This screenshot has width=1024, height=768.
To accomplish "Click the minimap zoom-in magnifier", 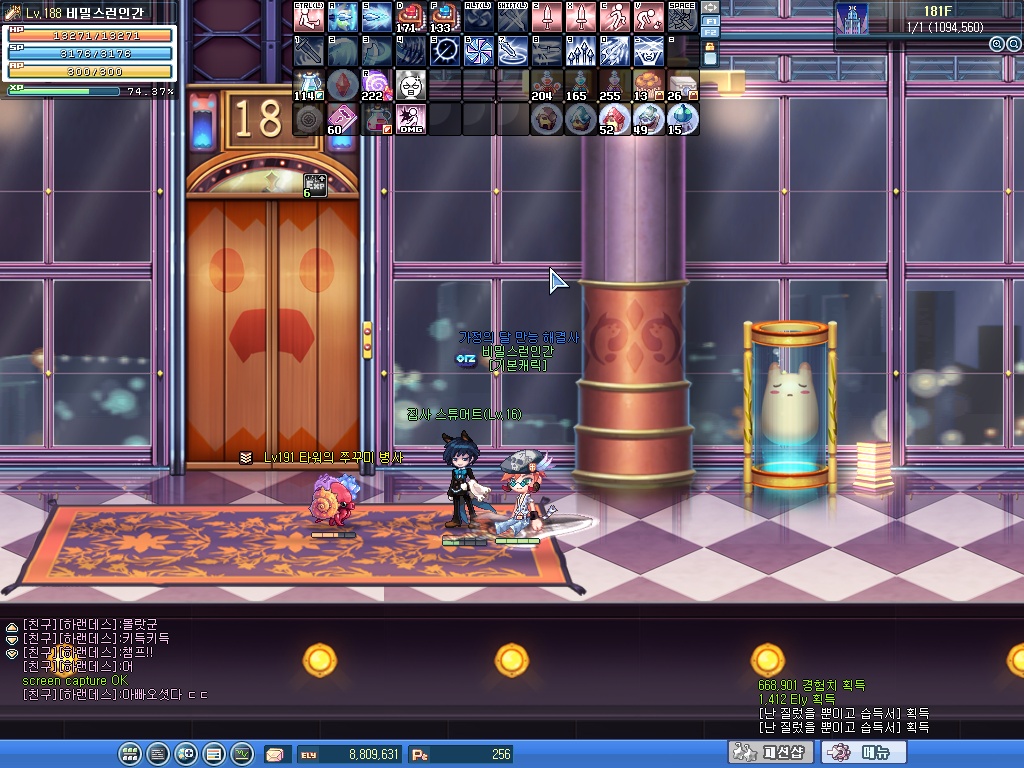I will coord(996,44).
